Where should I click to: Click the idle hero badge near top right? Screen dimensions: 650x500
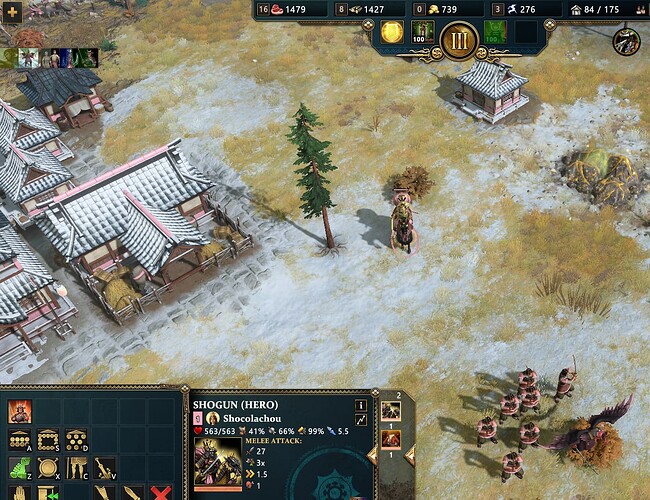[627, 42]
